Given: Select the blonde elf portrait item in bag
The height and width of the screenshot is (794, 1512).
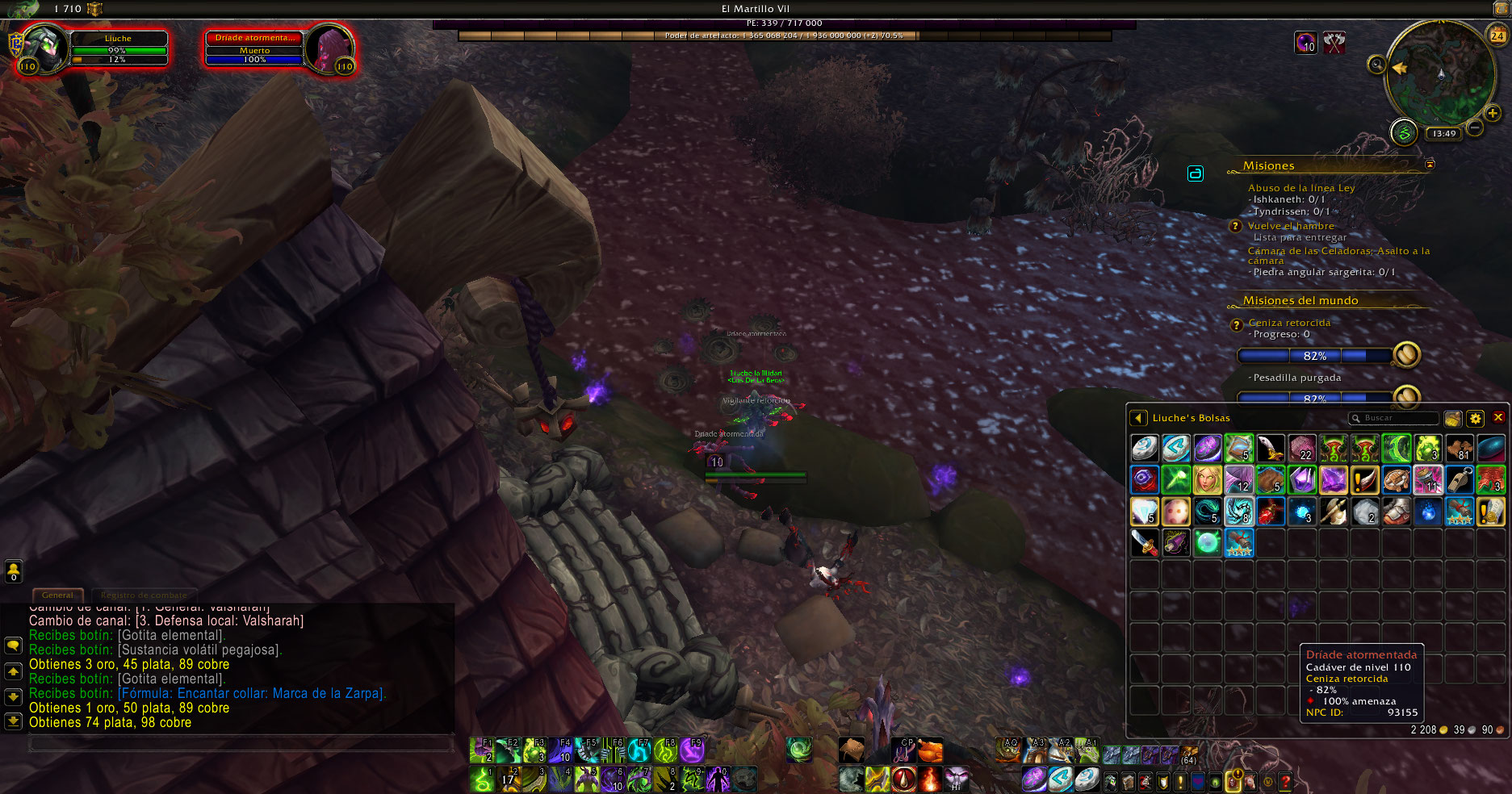Looking at the screenshot, I should tap(1208, 480).
